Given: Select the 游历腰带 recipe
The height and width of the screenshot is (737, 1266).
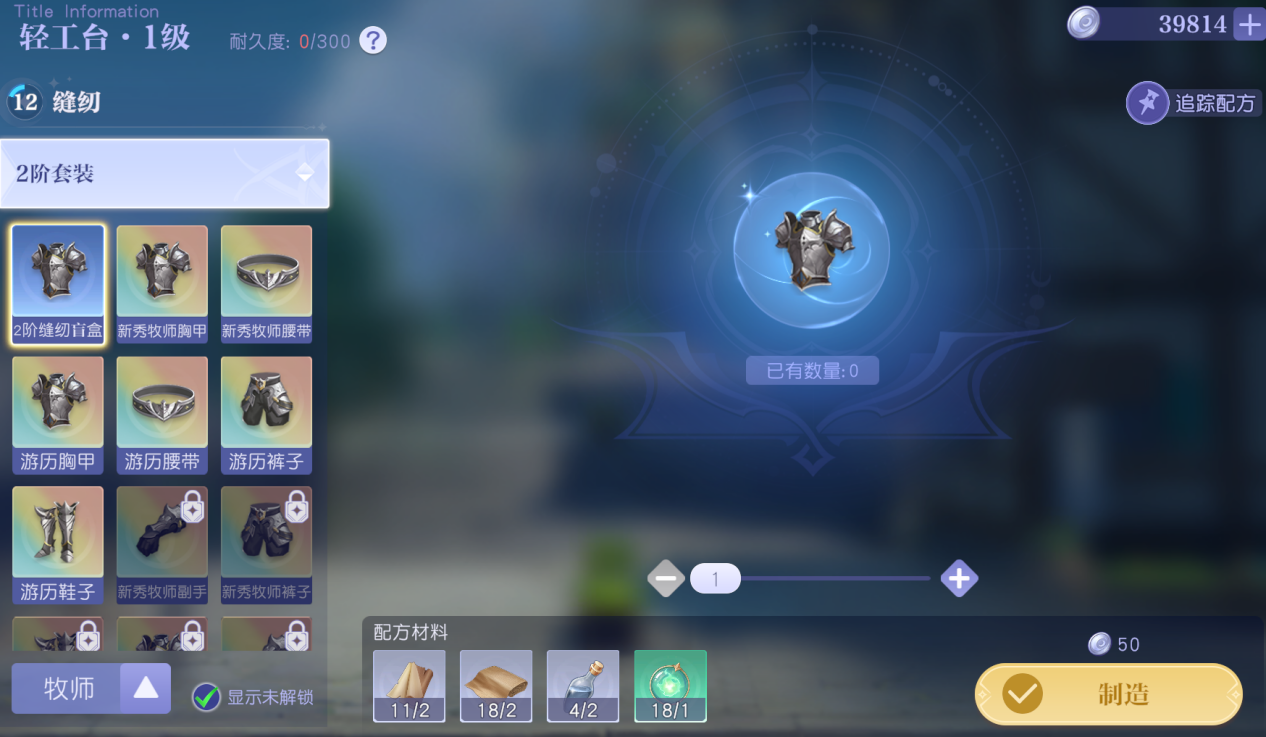Looking at the screenshot, I should [162, 415].
